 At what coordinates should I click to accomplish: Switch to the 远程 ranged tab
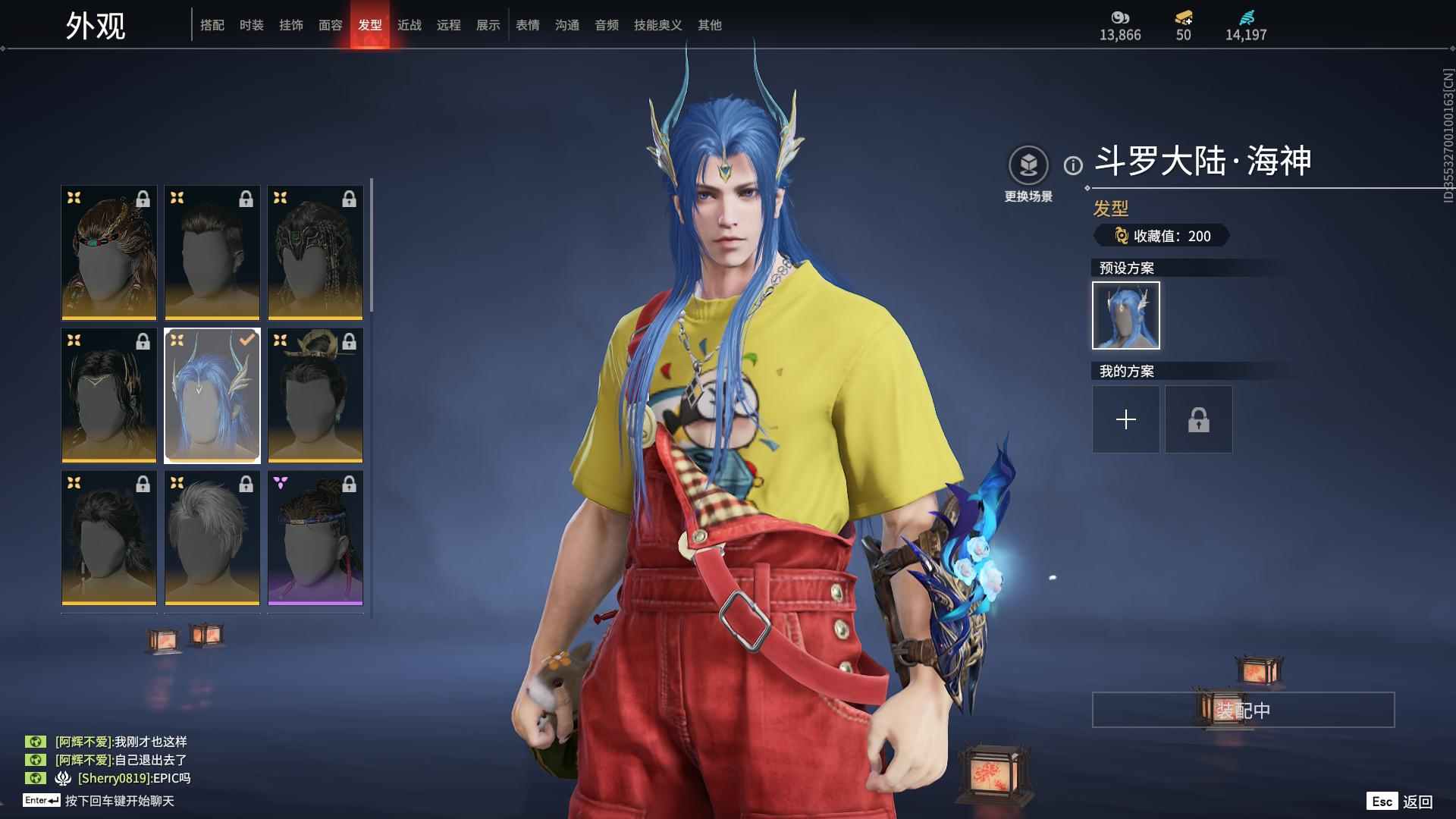tap(448, 25)
